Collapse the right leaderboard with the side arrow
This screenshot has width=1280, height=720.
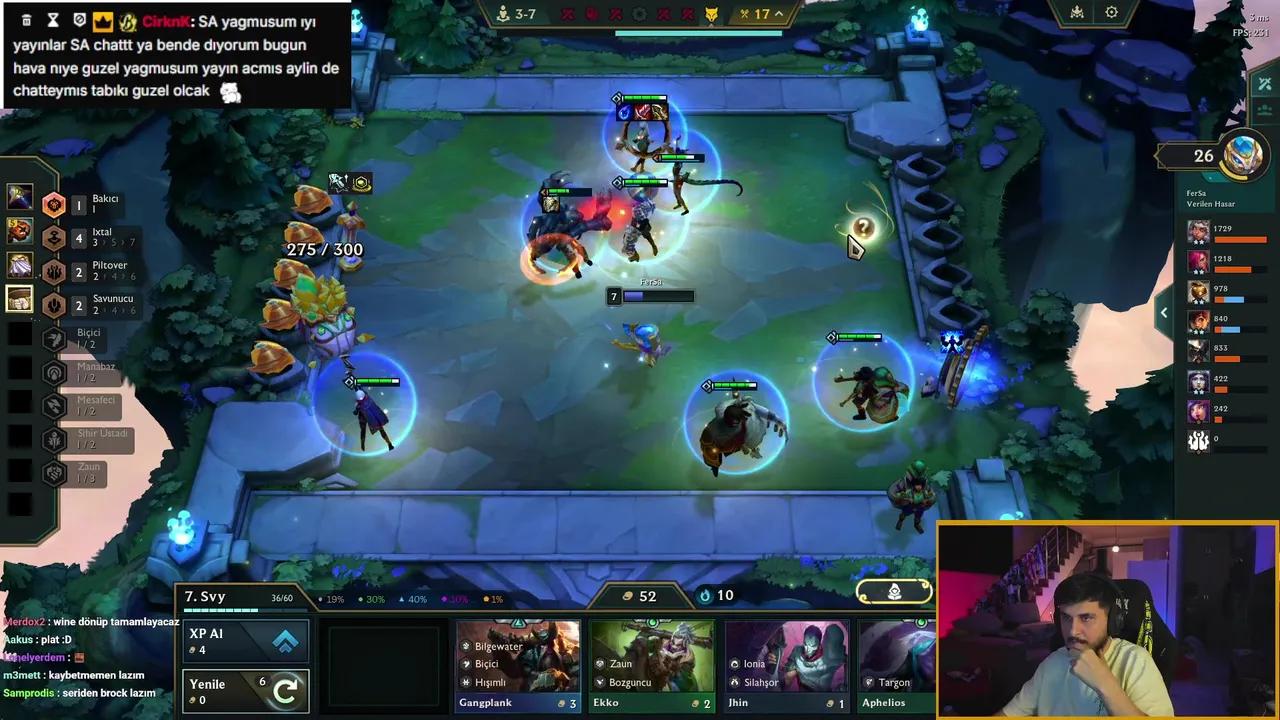(x=1164, y=312)
